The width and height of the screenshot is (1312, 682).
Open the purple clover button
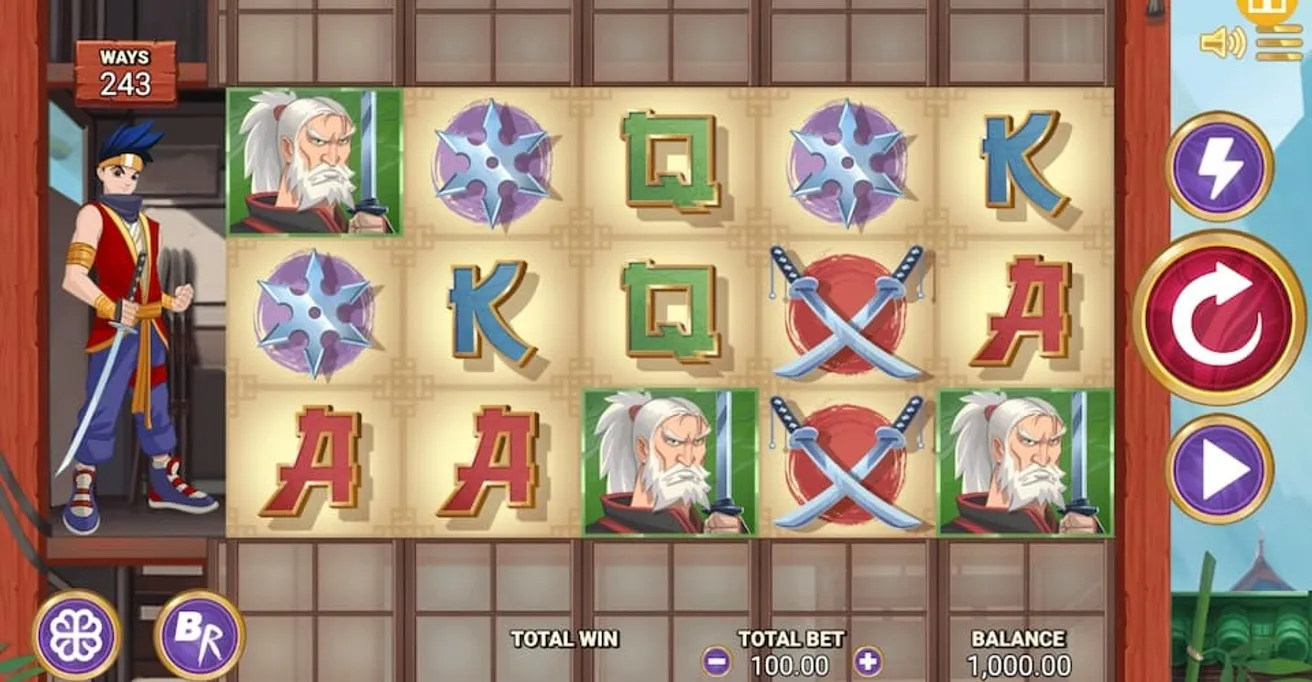tap(77, 635)
